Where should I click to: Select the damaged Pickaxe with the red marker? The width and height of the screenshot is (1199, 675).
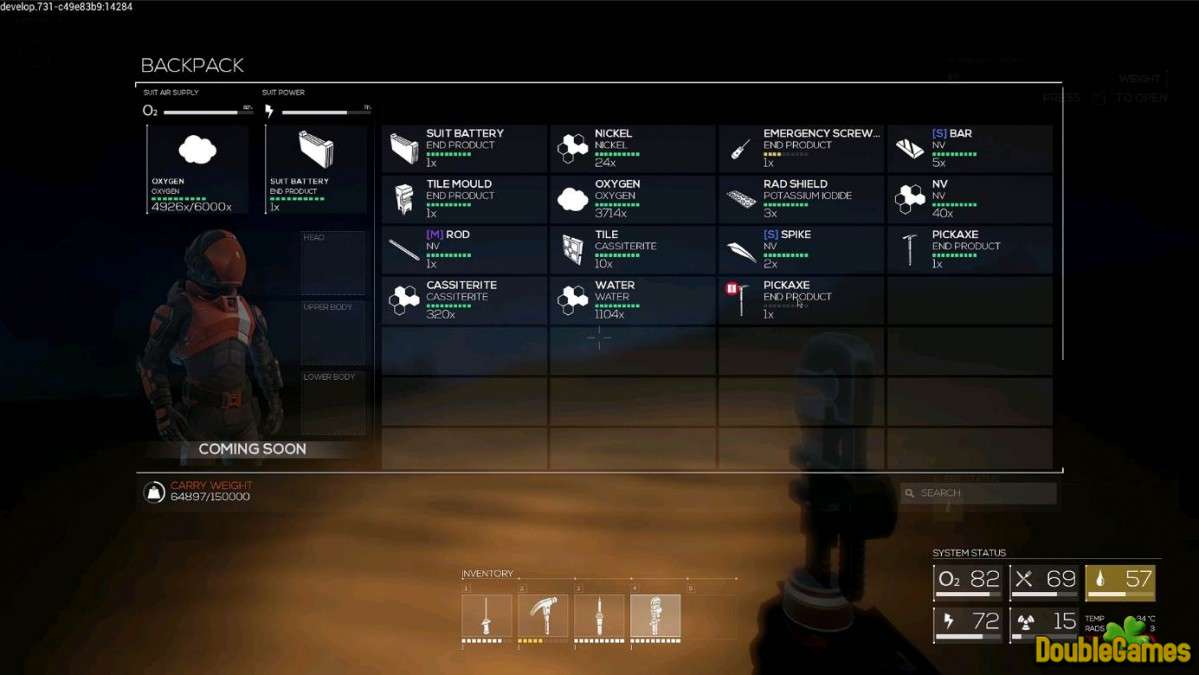pyautogui.click(x=801, y=300)
